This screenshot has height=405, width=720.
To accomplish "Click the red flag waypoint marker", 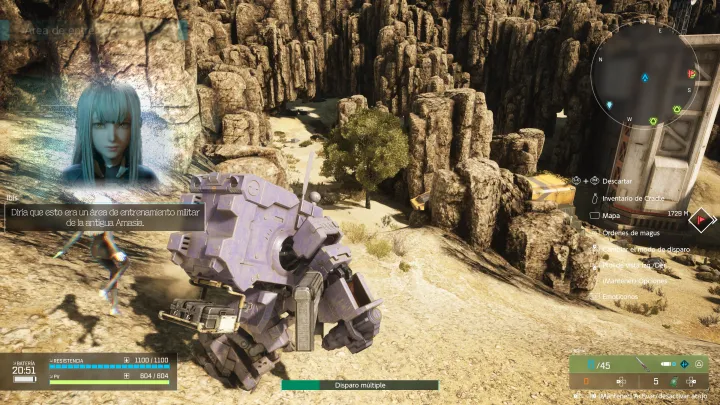I will coord(703,216).
